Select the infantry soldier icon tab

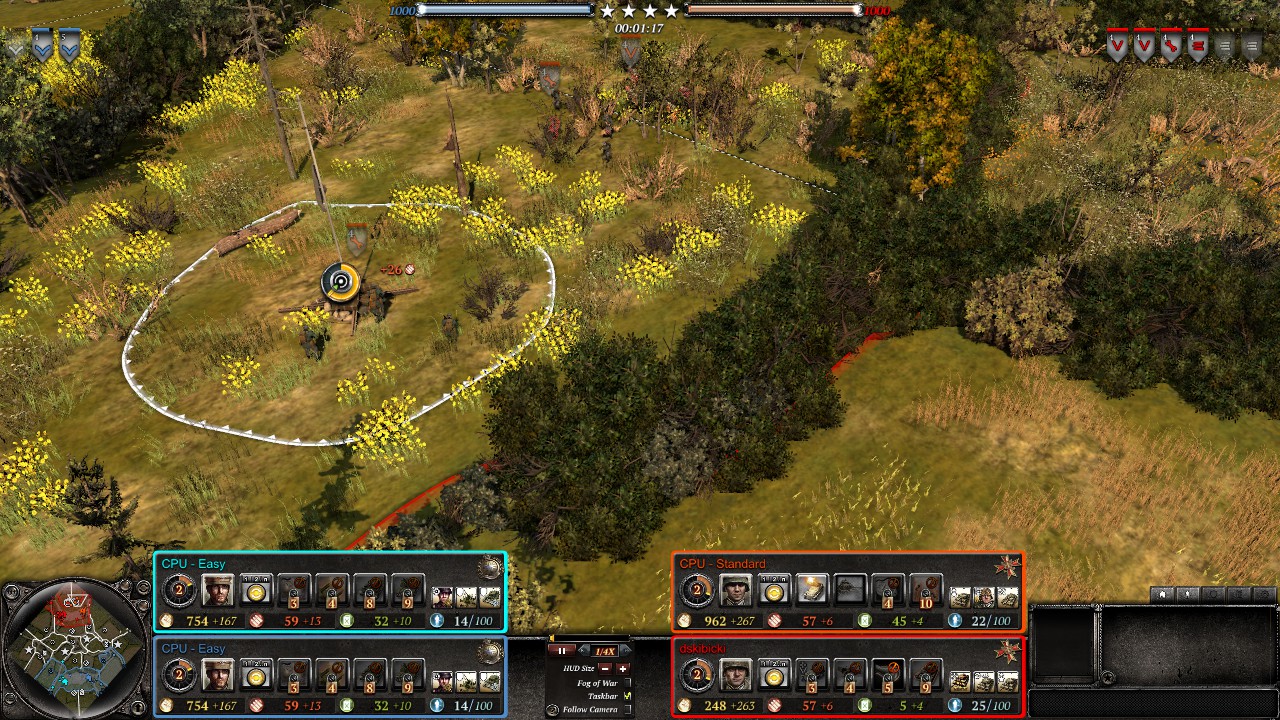(x=1189, y=594)
